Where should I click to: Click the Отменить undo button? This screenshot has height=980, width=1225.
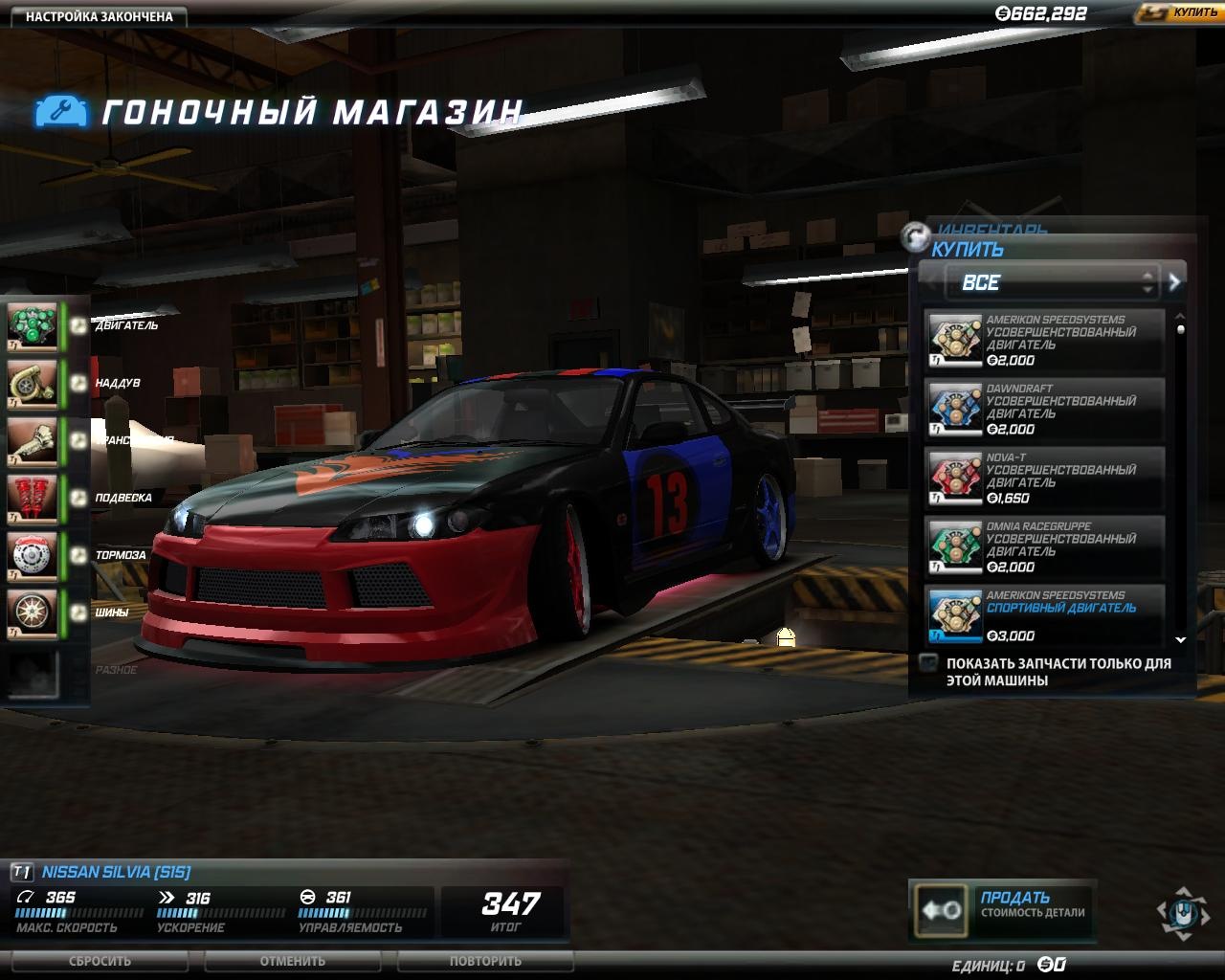point(293,961)
